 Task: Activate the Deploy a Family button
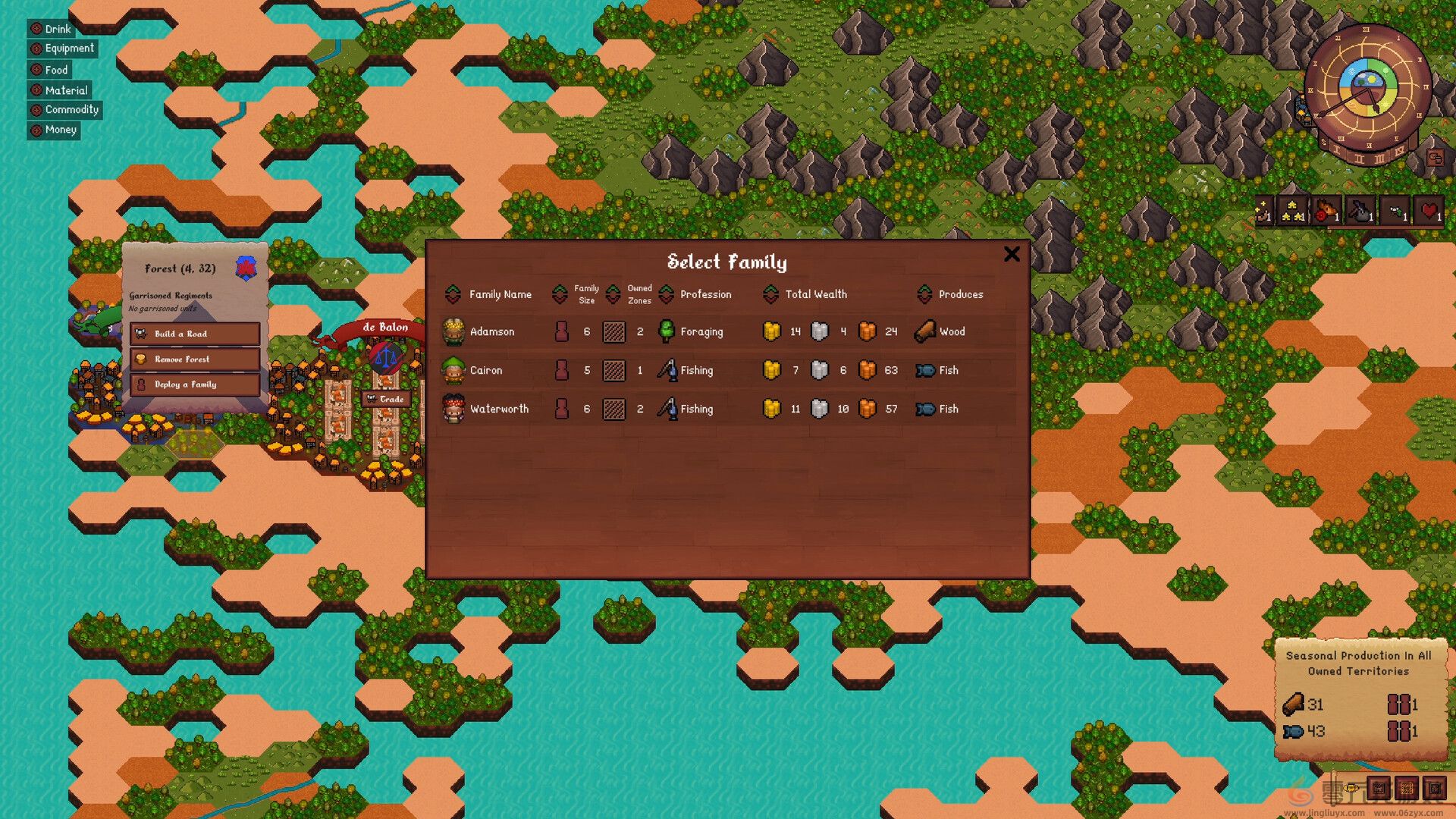click(x=195, y=384)
